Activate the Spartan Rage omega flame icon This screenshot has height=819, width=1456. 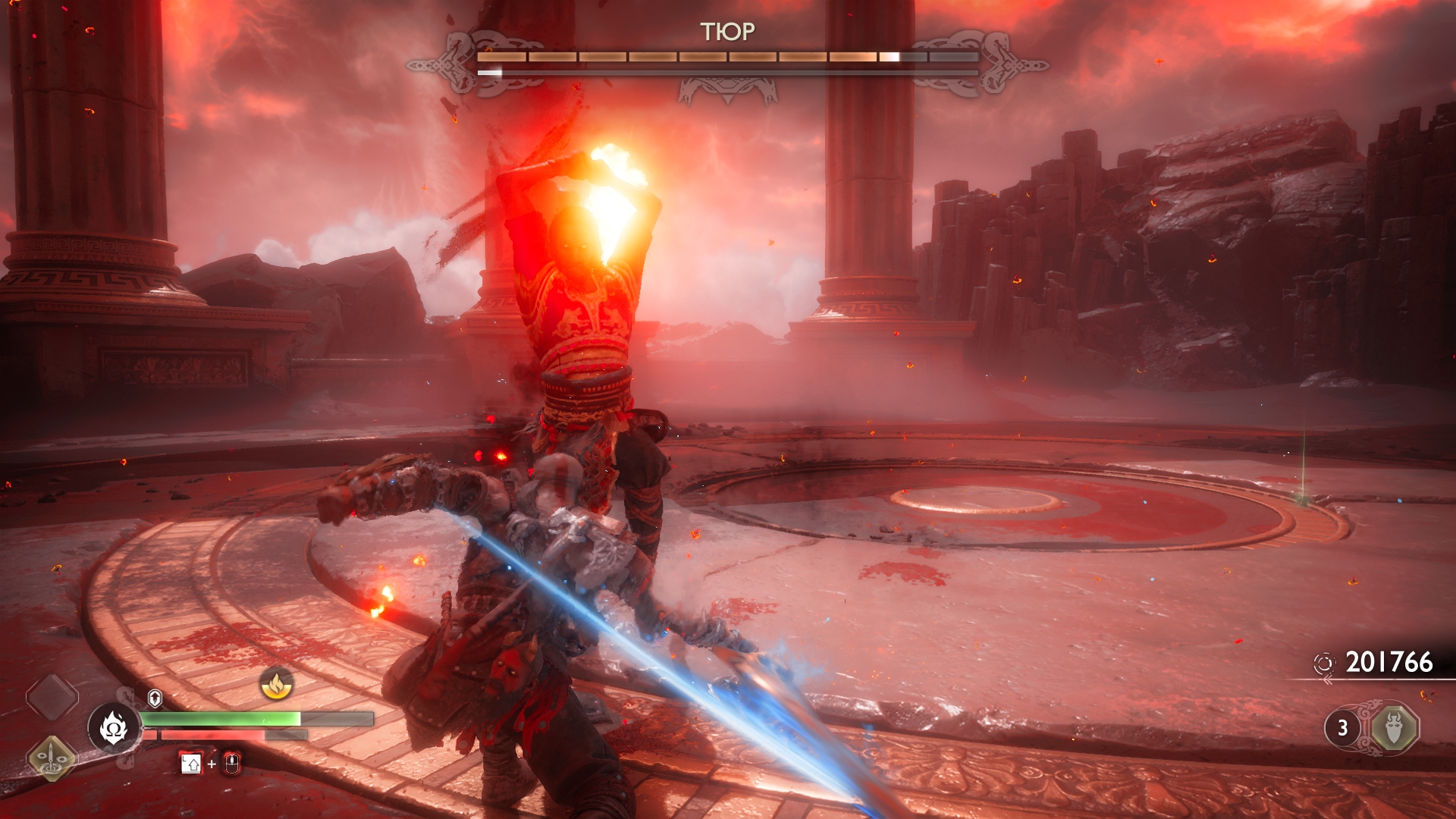[114, 728]
